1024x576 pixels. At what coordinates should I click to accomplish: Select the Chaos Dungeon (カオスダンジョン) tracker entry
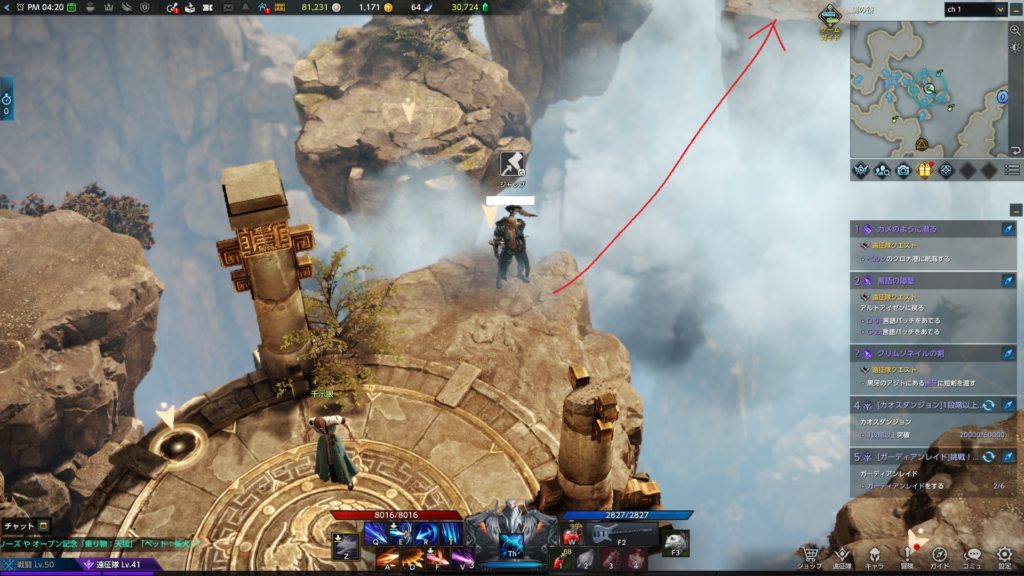(920, 404)
